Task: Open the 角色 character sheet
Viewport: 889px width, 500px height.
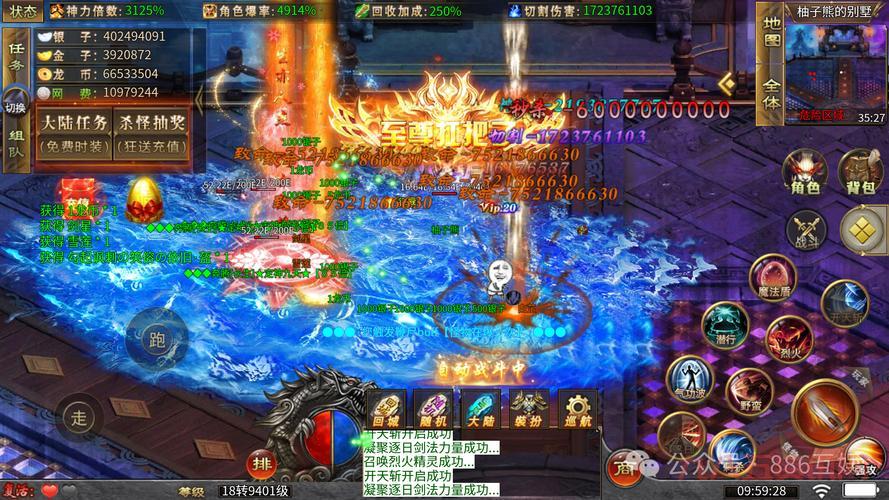Action: click(805, 173)
